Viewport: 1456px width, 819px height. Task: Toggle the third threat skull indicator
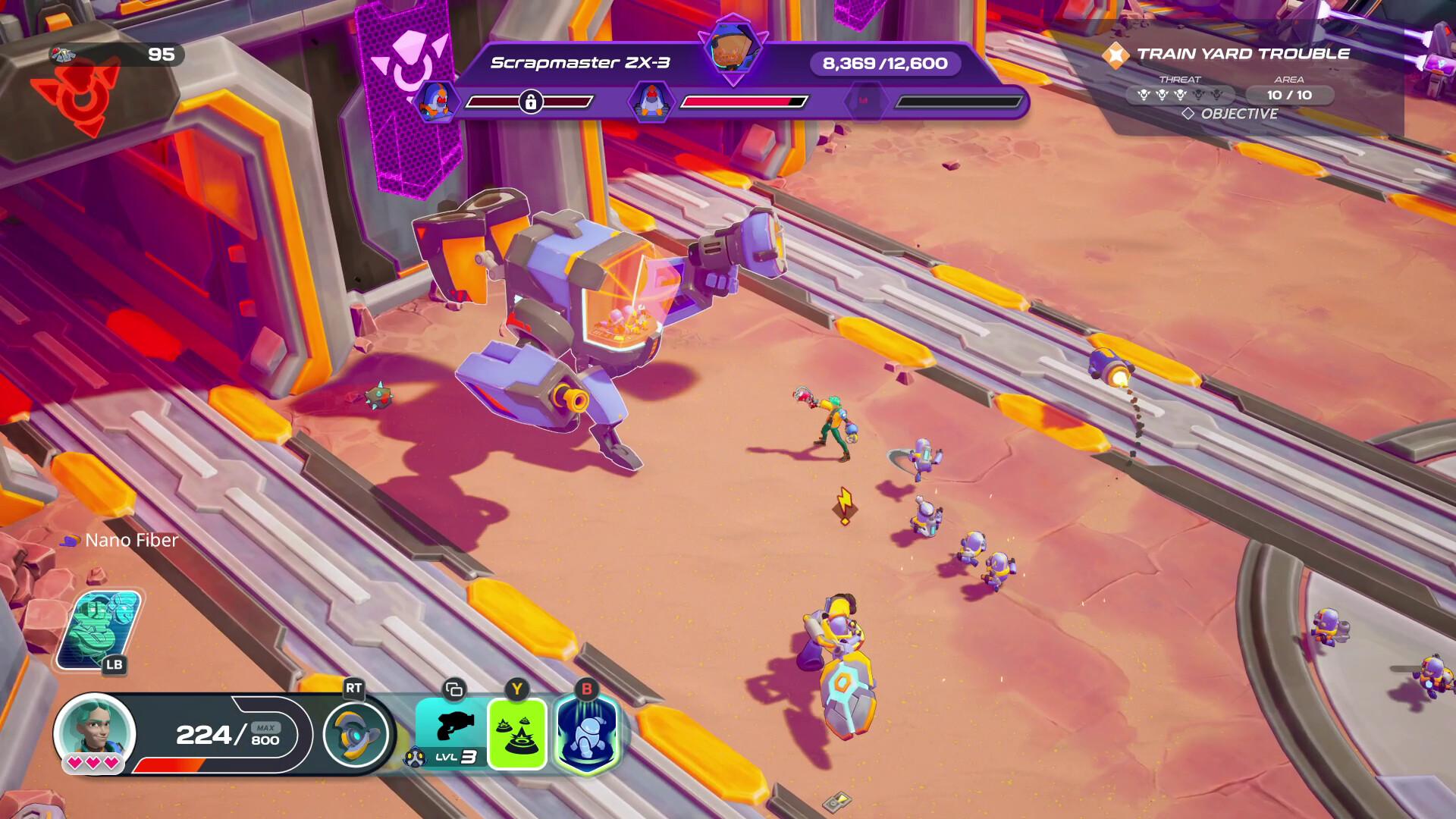pyautogui.click(x=1181, y=96)
